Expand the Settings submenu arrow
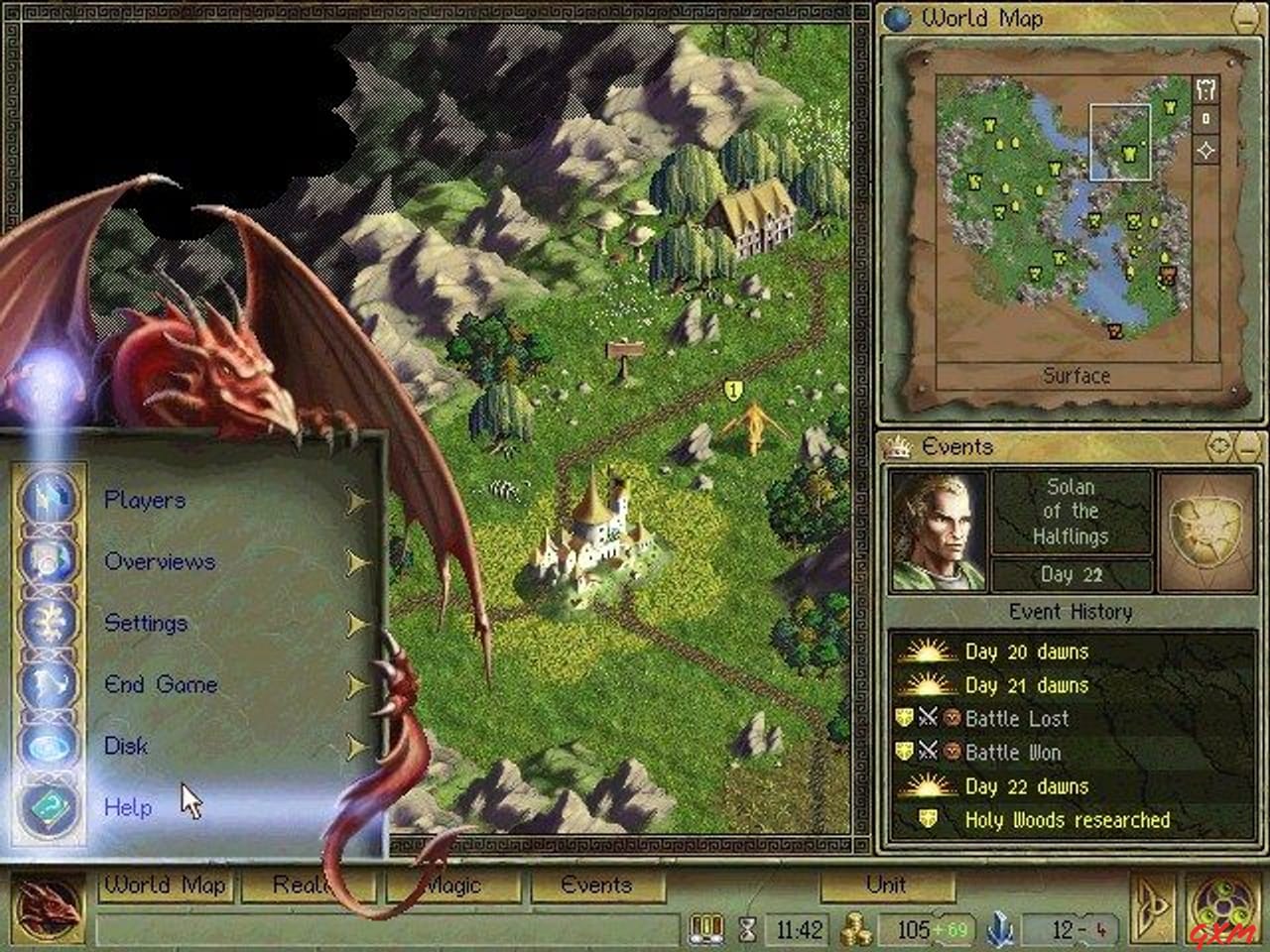 355,623
